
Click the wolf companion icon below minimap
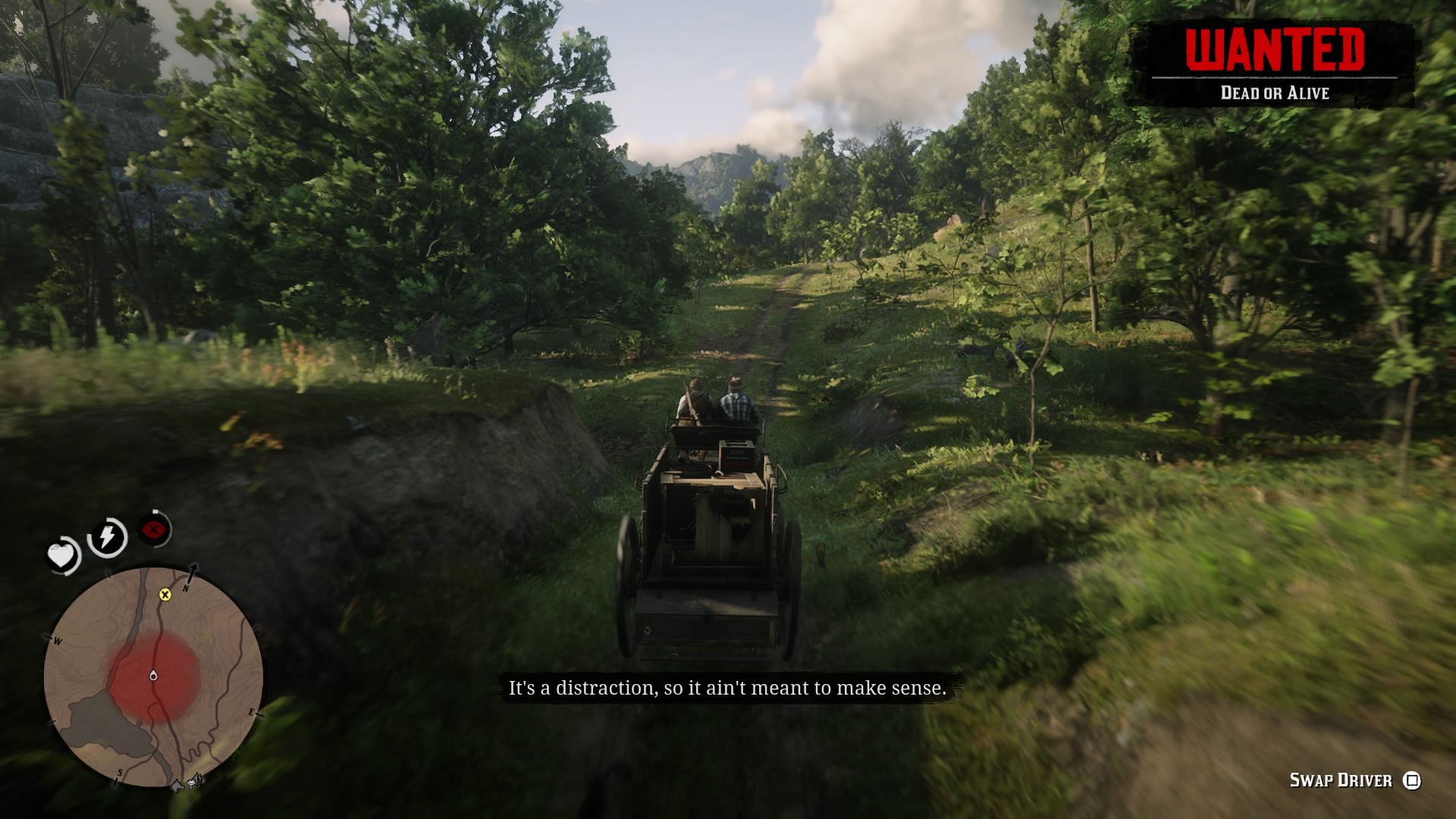(x=177, y=786)
